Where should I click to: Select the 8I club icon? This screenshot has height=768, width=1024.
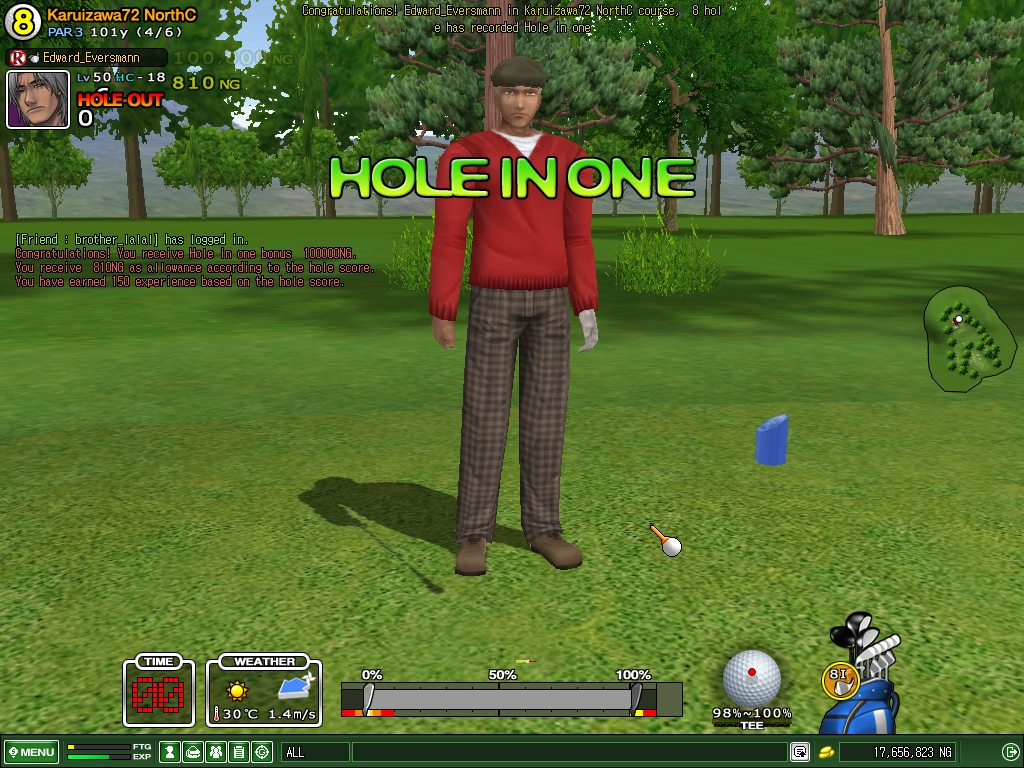click(840, 679)
